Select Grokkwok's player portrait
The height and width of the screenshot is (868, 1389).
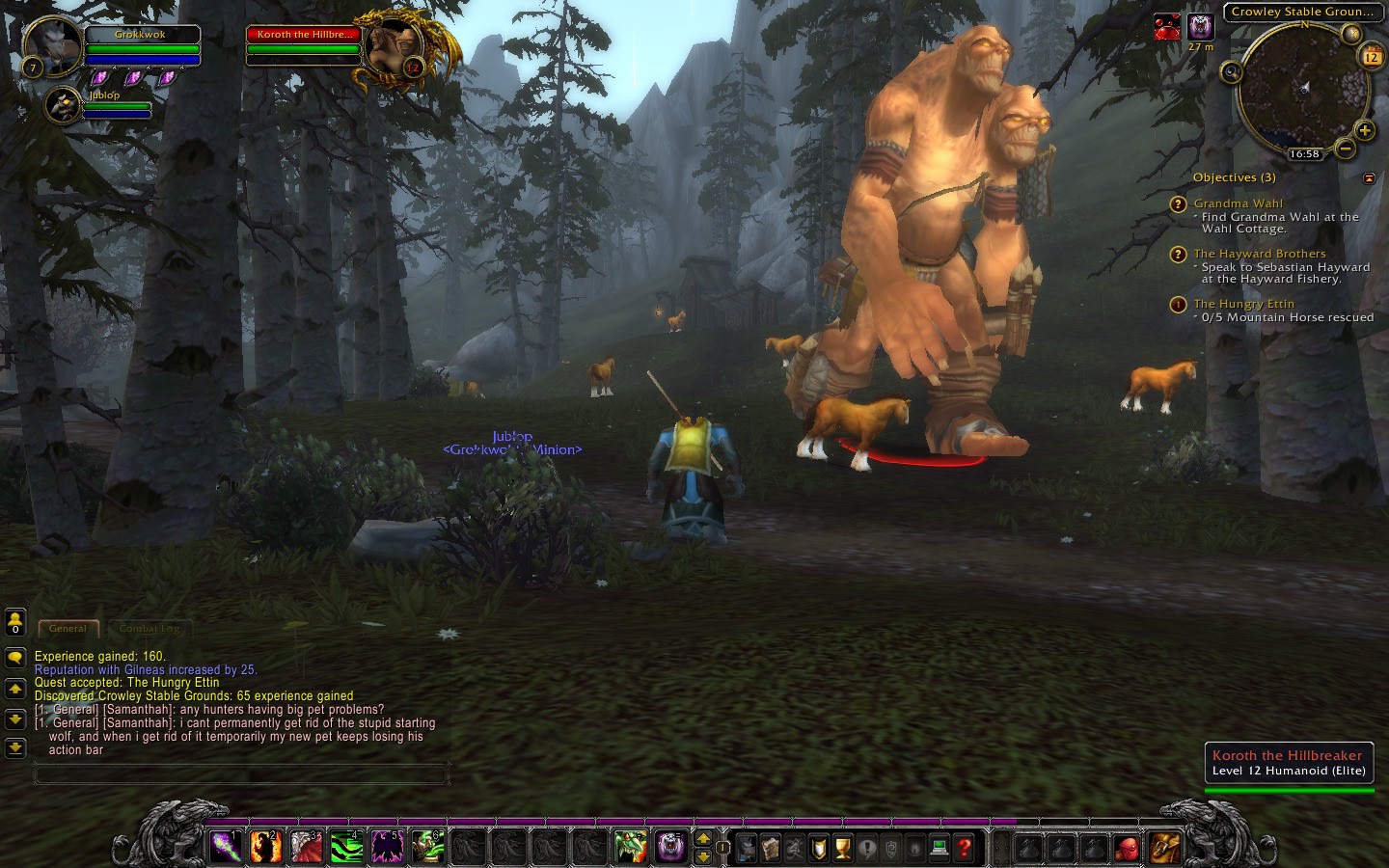(52, 44)
